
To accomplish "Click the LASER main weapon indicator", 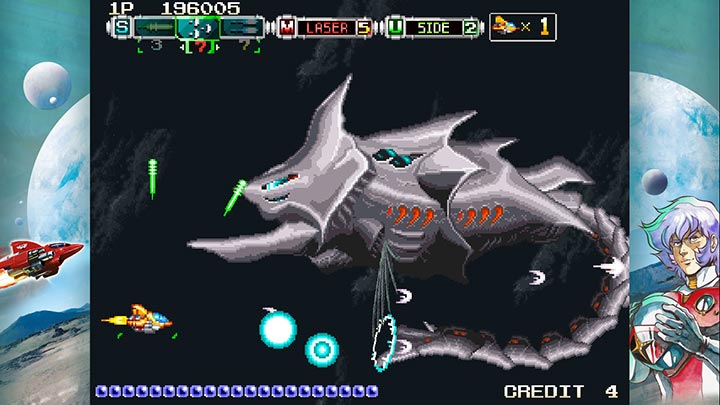I will 326,27.
